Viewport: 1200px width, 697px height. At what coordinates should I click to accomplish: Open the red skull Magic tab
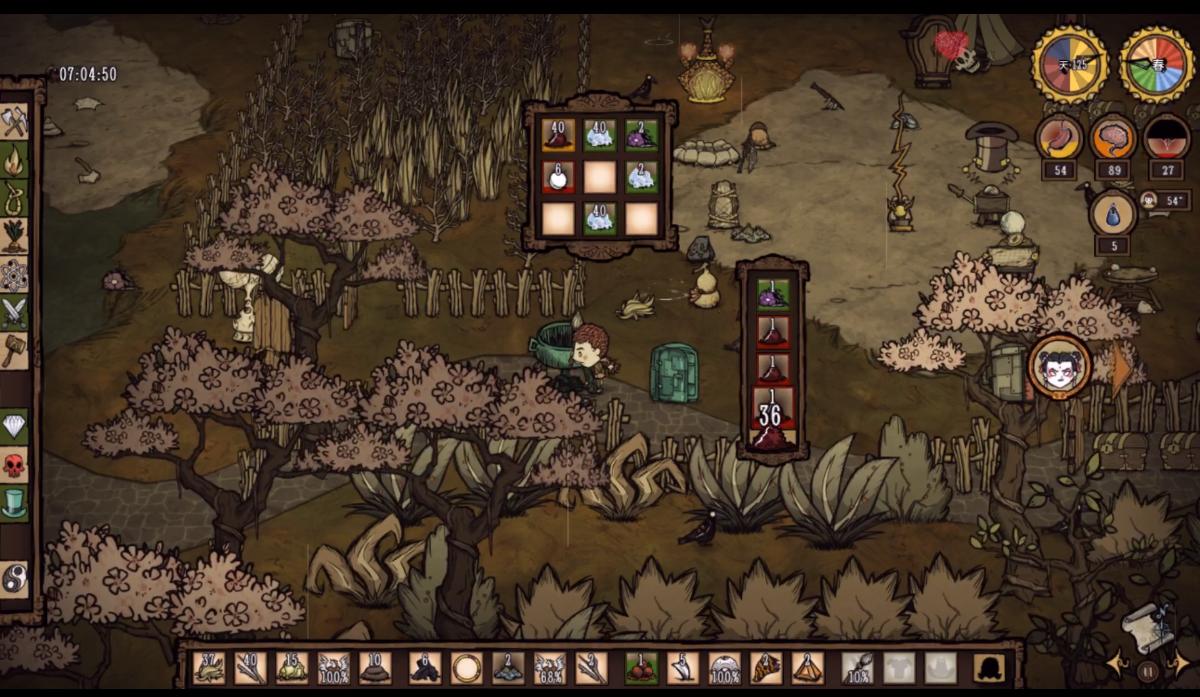[15, 464]
